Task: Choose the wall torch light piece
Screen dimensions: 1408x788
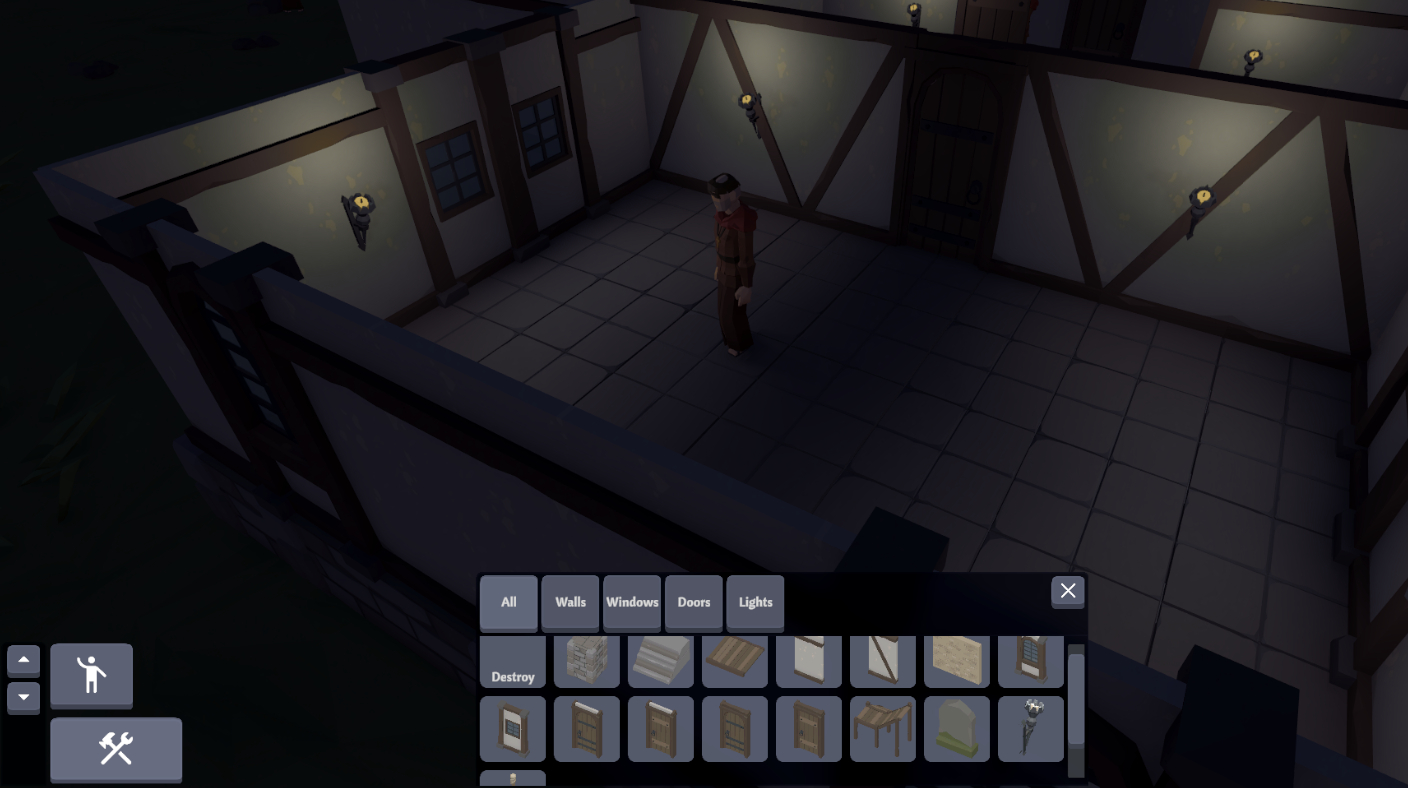Action: click(x=1031, y=729)
